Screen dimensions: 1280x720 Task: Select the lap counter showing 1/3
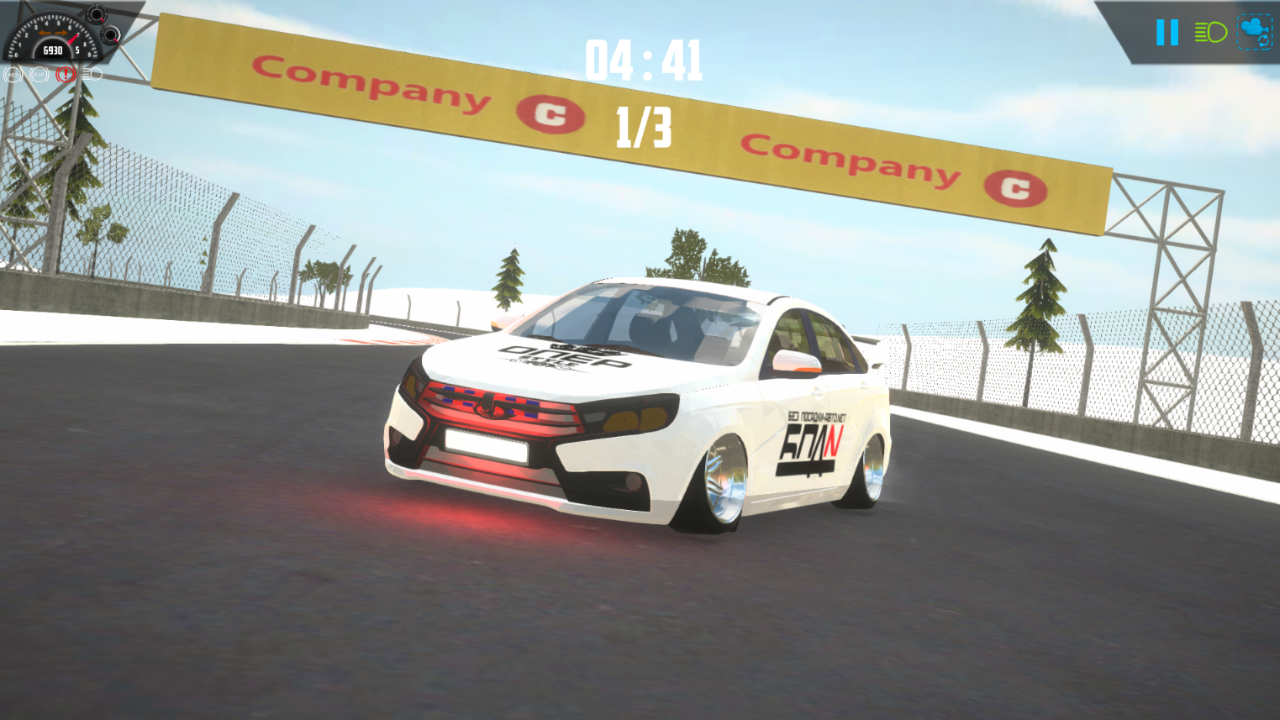(644, 127)
